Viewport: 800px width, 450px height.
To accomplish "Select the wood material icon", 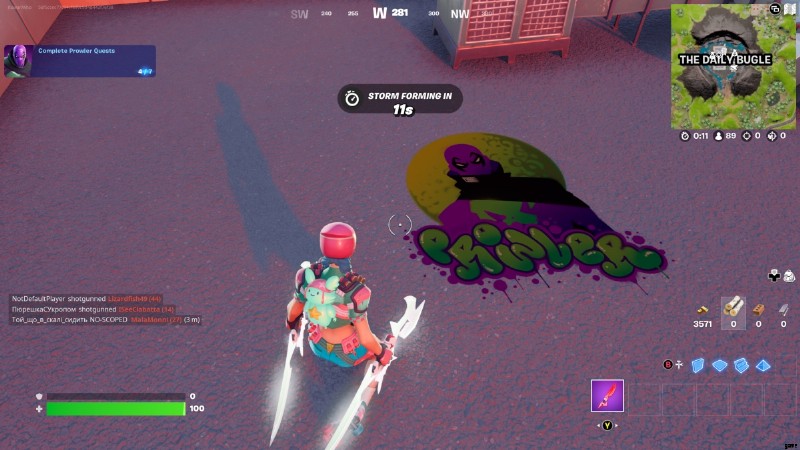I will pyautogui.click(x=733, y=306).
